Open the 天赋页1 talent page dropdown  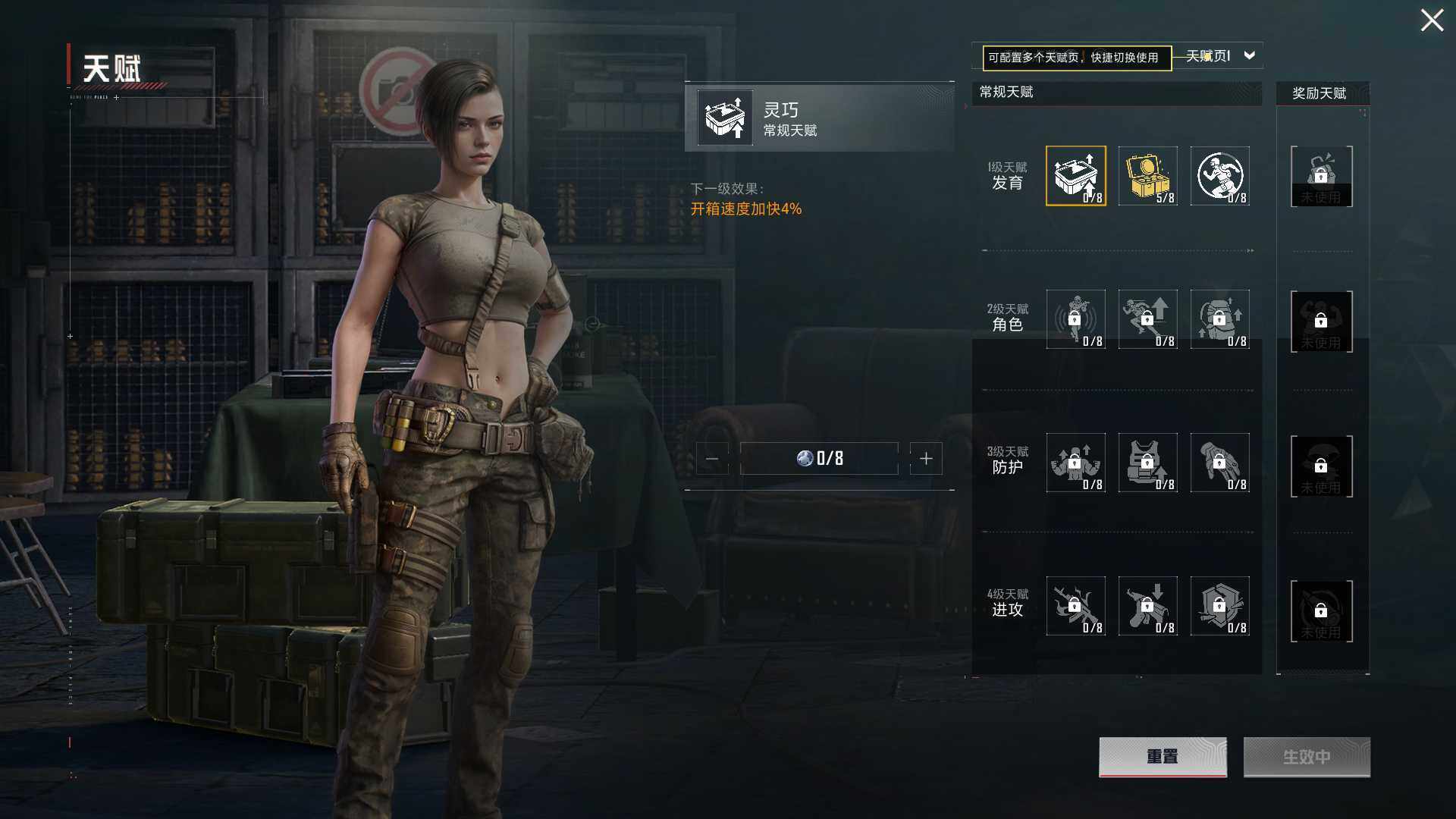tap(1249, 55)
